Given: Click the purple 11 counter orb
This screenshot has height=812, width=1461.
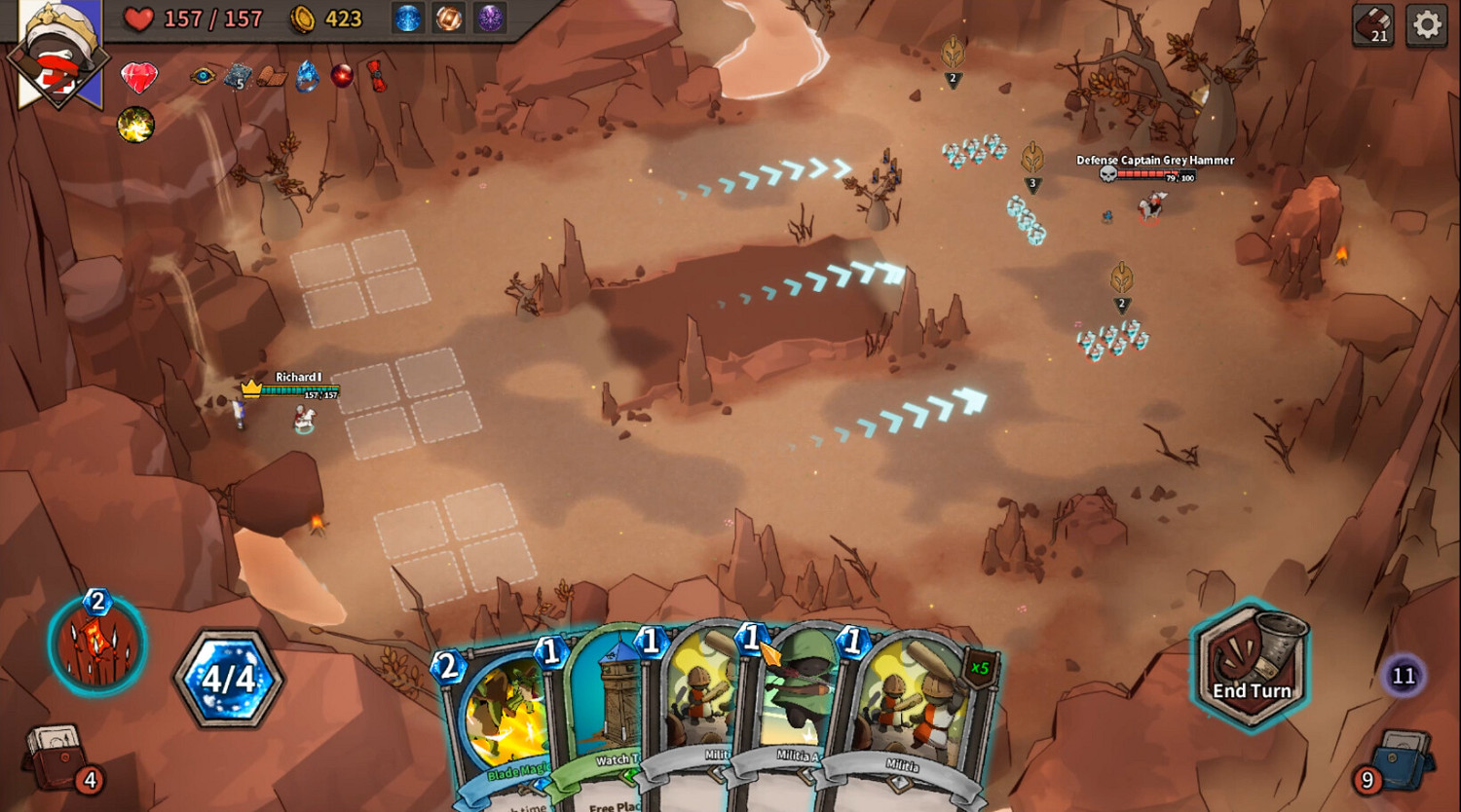Looking at the screenshot, I should [x=1404, y=676].
